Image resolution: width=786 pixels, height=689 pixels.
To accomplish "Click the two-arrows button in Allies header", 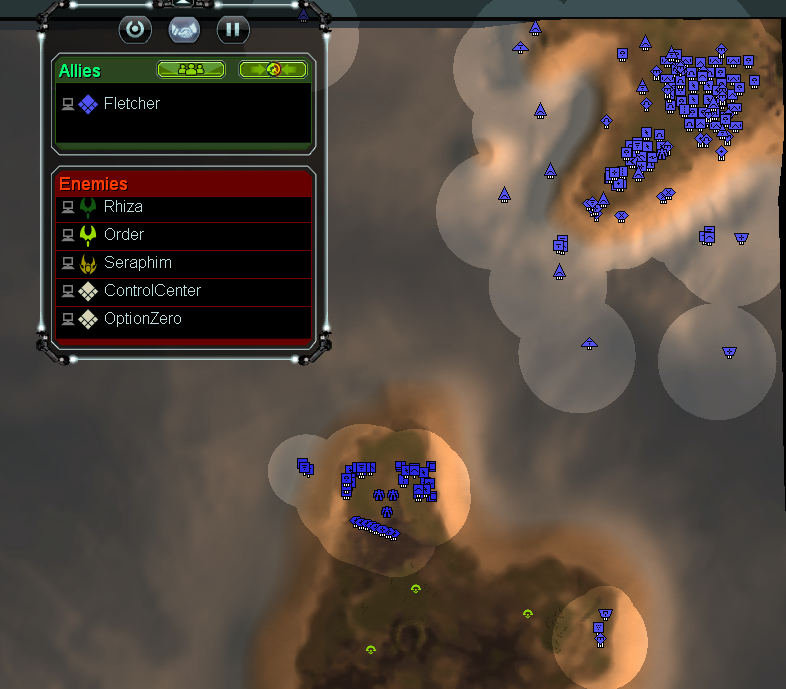I will (x=273, y=70).
